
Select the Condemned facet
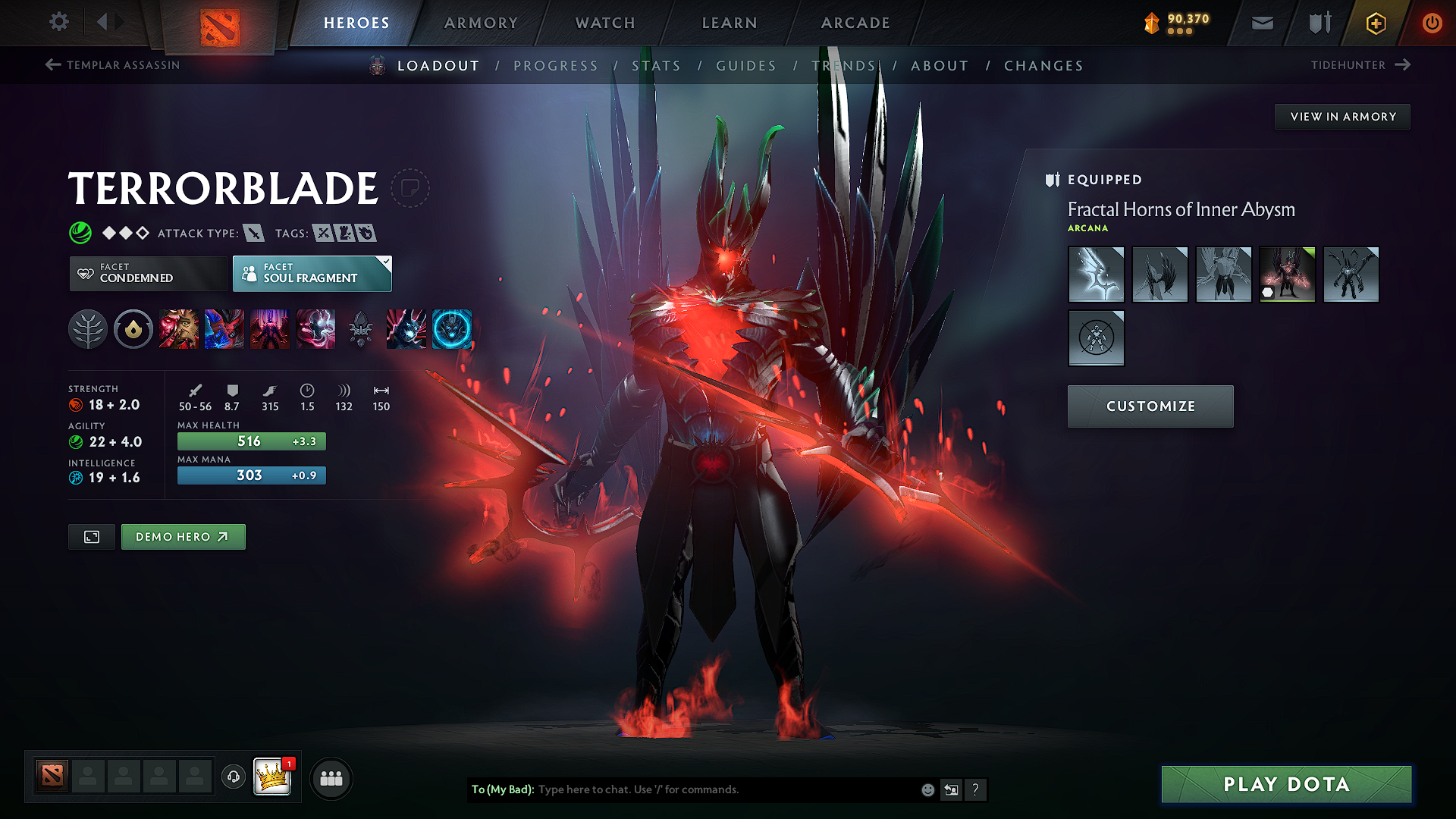147,274
